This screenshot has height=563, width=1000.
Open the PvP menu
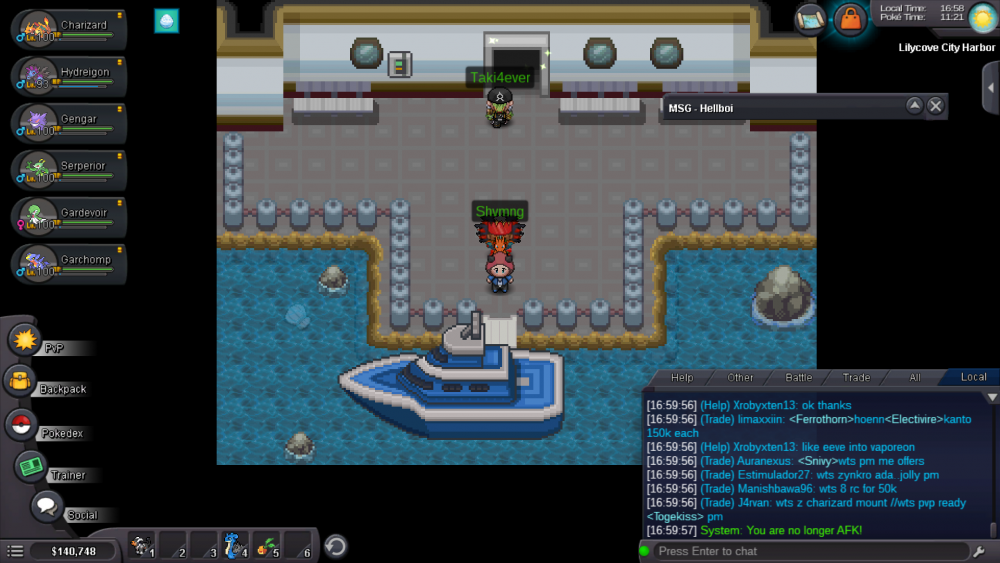tap(24, 340)
